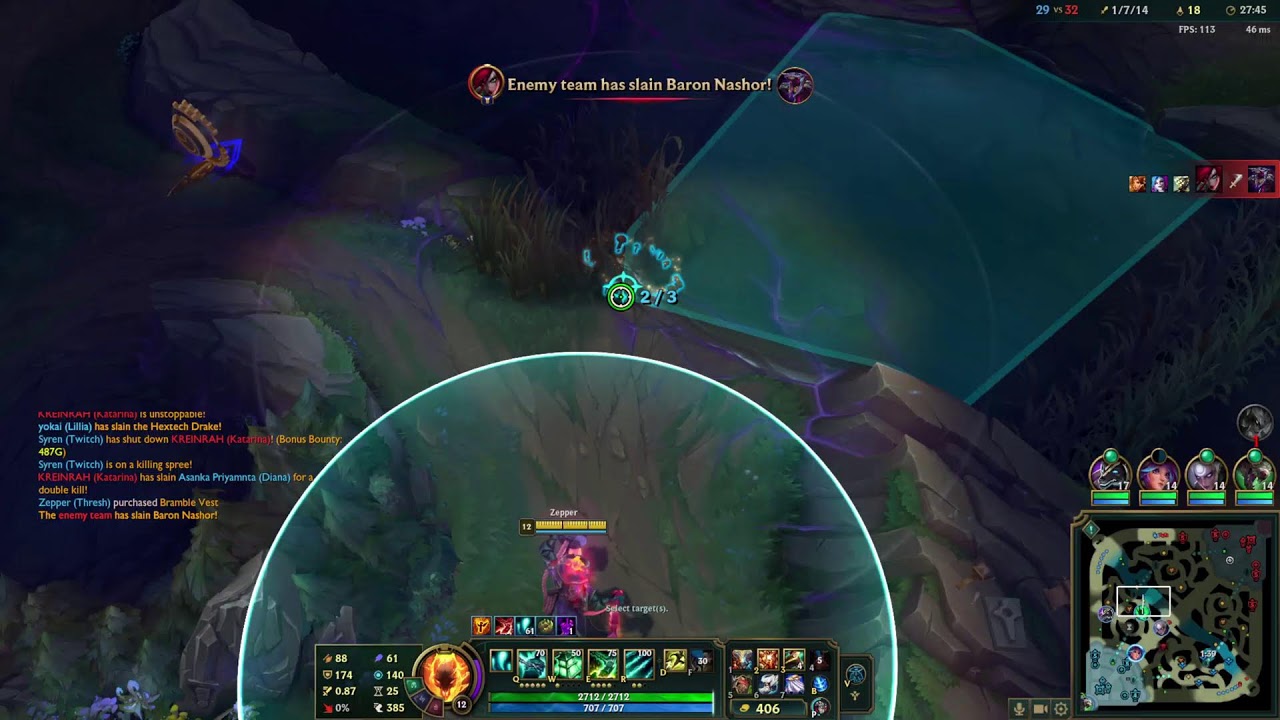Screen dimensions: 1280x720
Task: Trigger the R ultimate ability icon
Action: click(x=638, y=665)
